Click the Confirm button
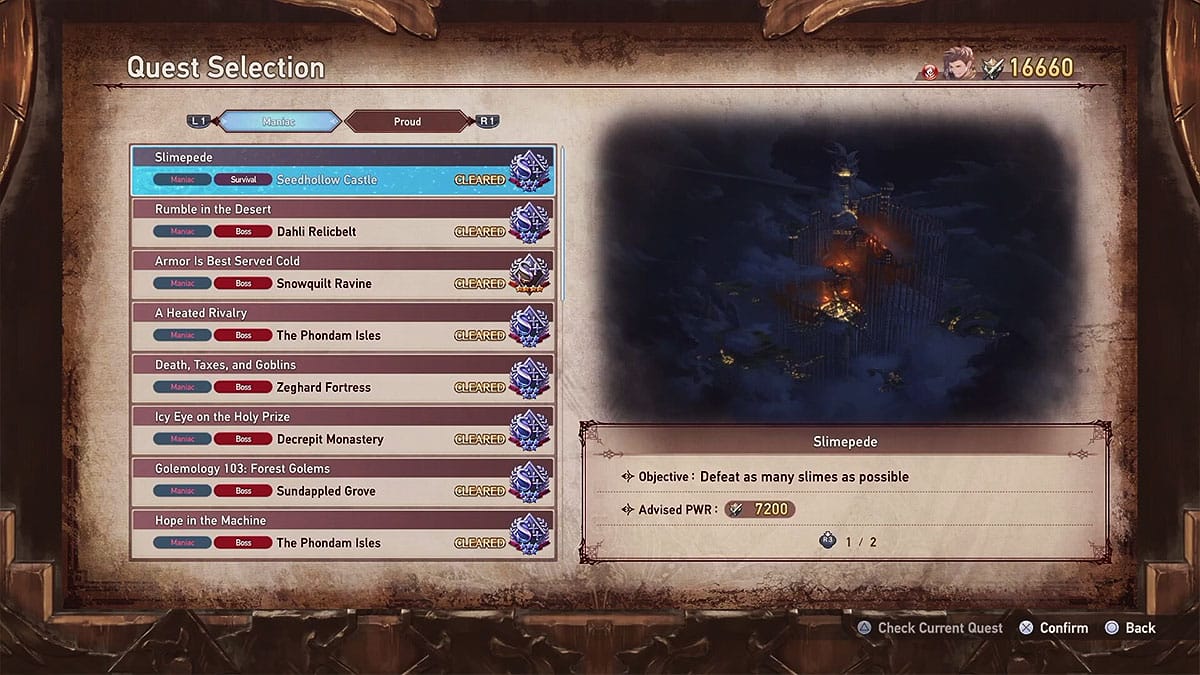The image size is (1200, 675). tap(1054, 628)
